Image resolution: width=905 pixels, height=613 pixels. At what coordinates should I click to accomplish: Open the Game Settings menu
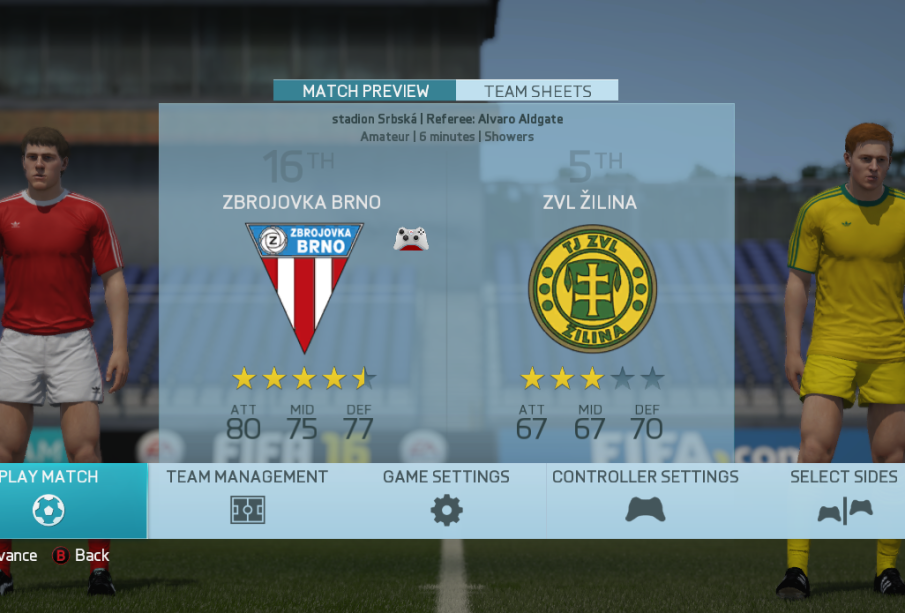click(446, 499)
